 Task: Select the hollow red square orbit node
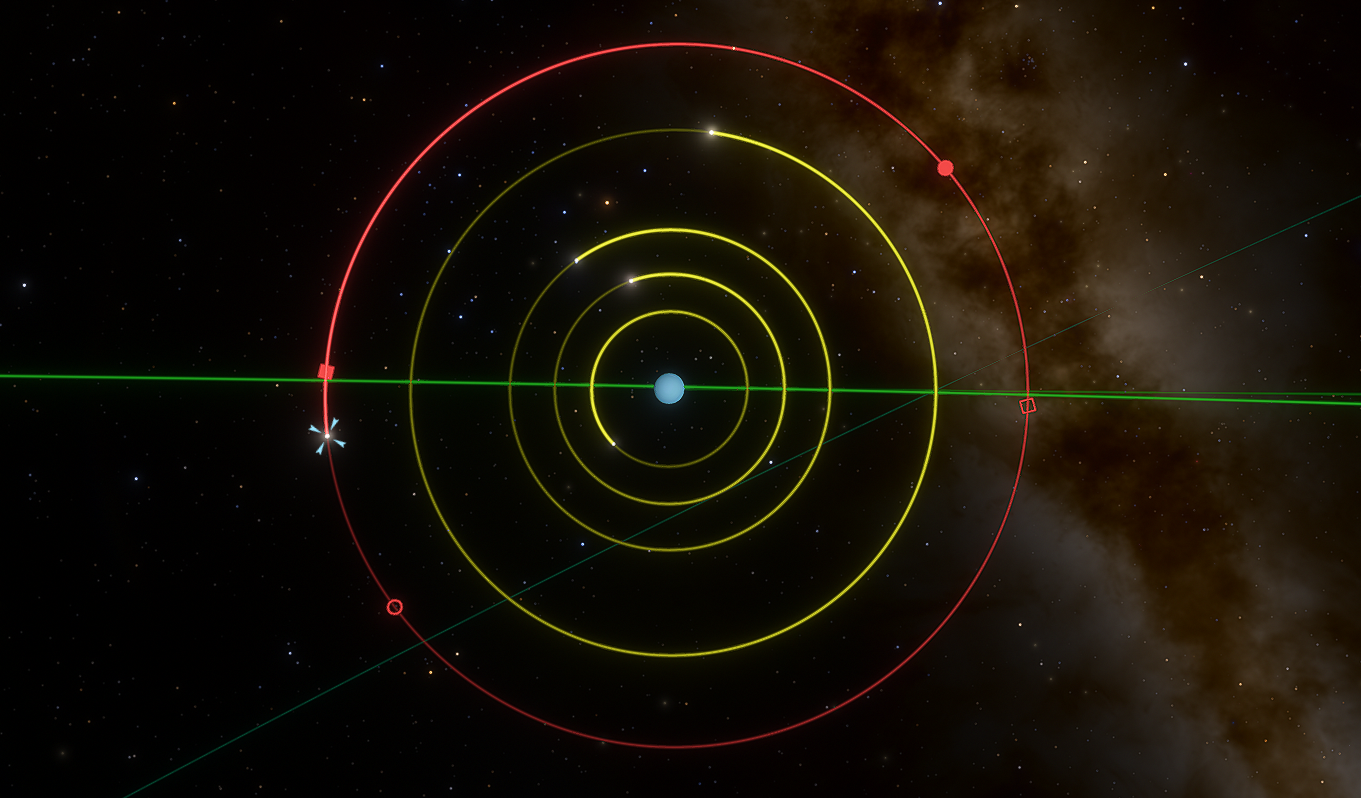(1027, 405)
